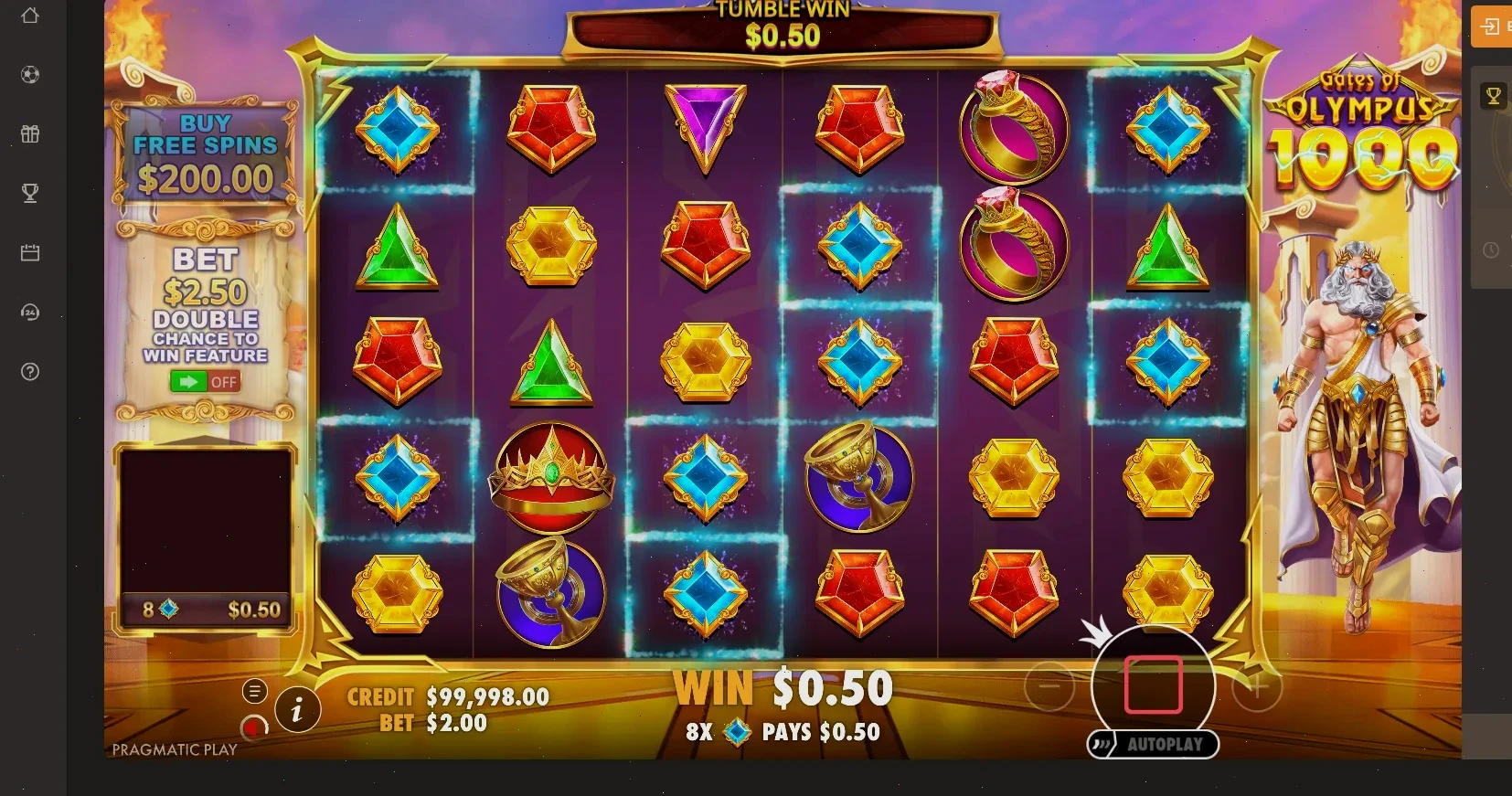Increase the bet with the plus button
Screen dimensions: 1512x796
click(x=1257, y=685)
